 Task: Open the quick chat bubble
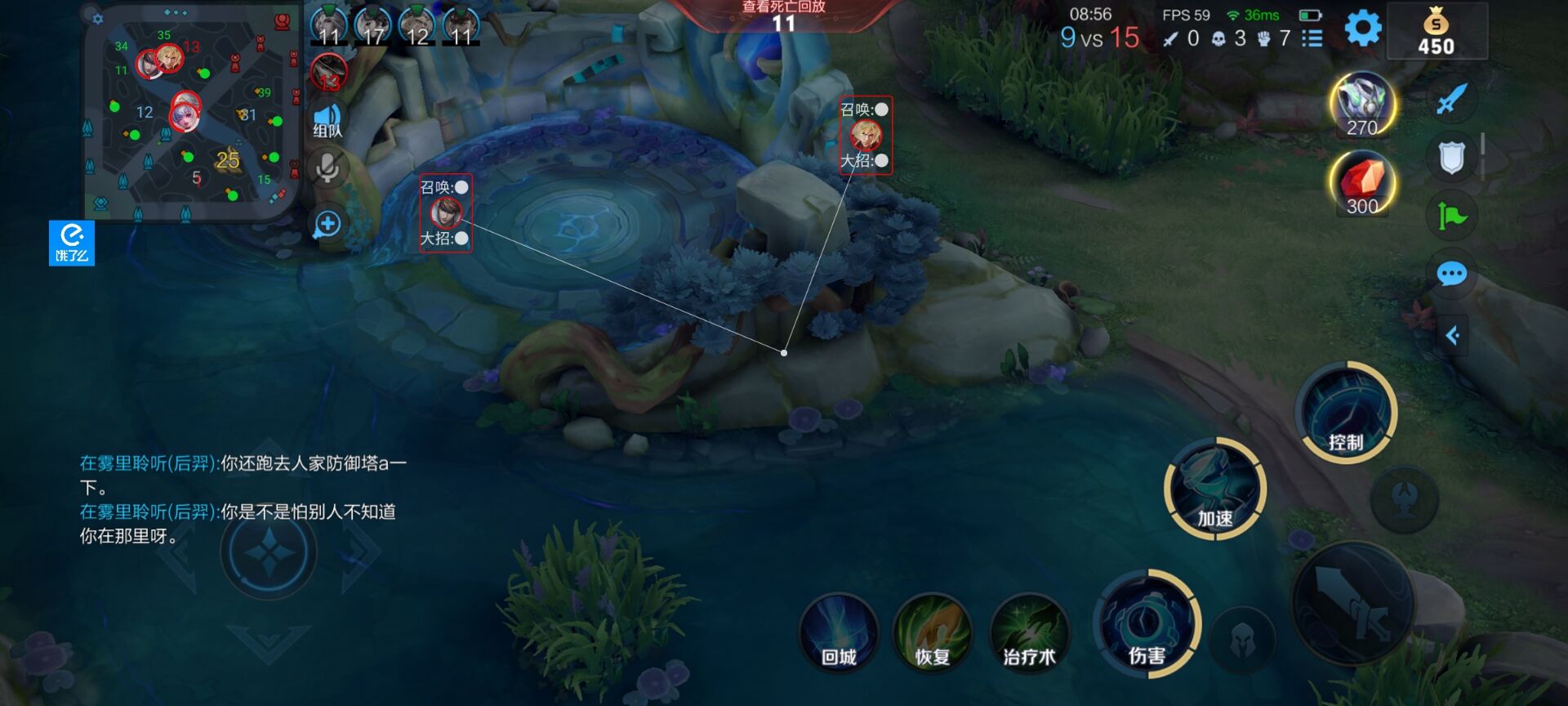[x=1451, y=275]
